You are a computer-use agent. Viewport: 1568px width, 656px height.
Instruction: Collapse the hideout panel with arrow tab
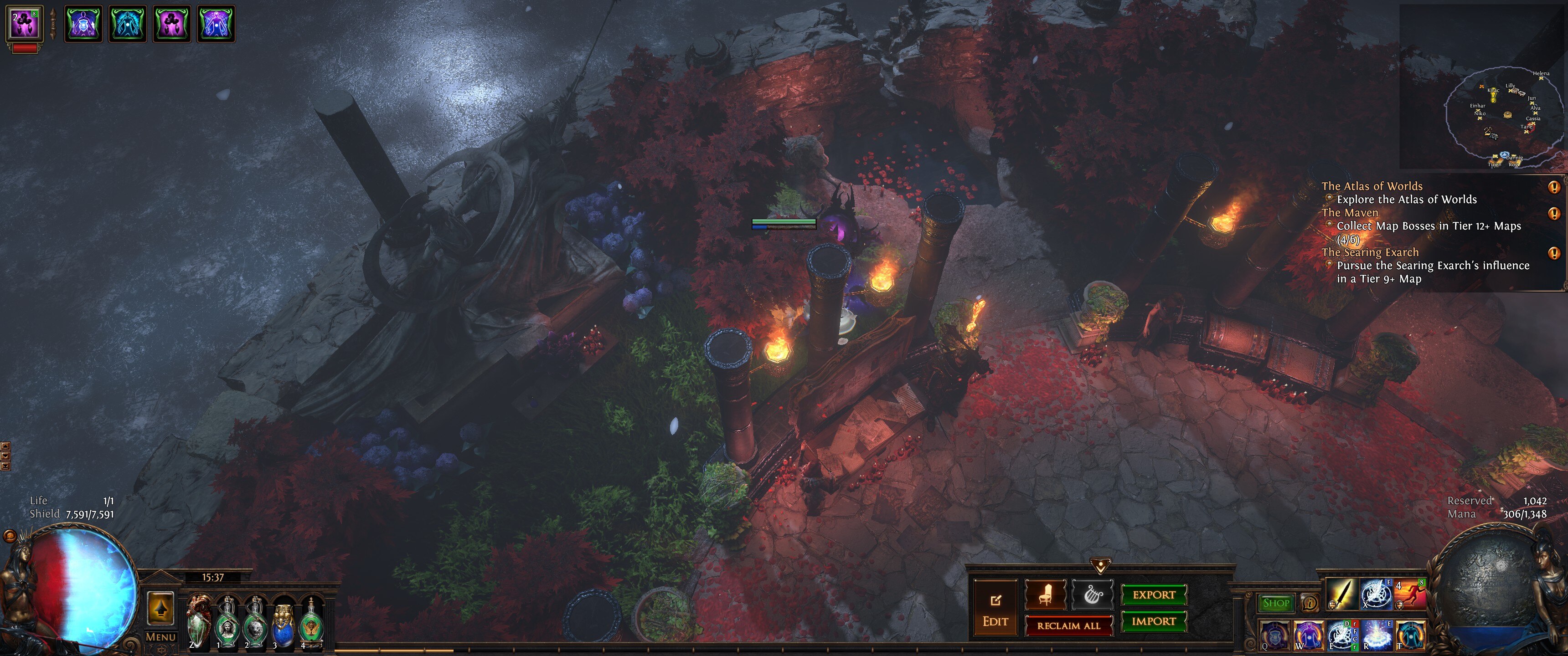(x=1100, y=567)
